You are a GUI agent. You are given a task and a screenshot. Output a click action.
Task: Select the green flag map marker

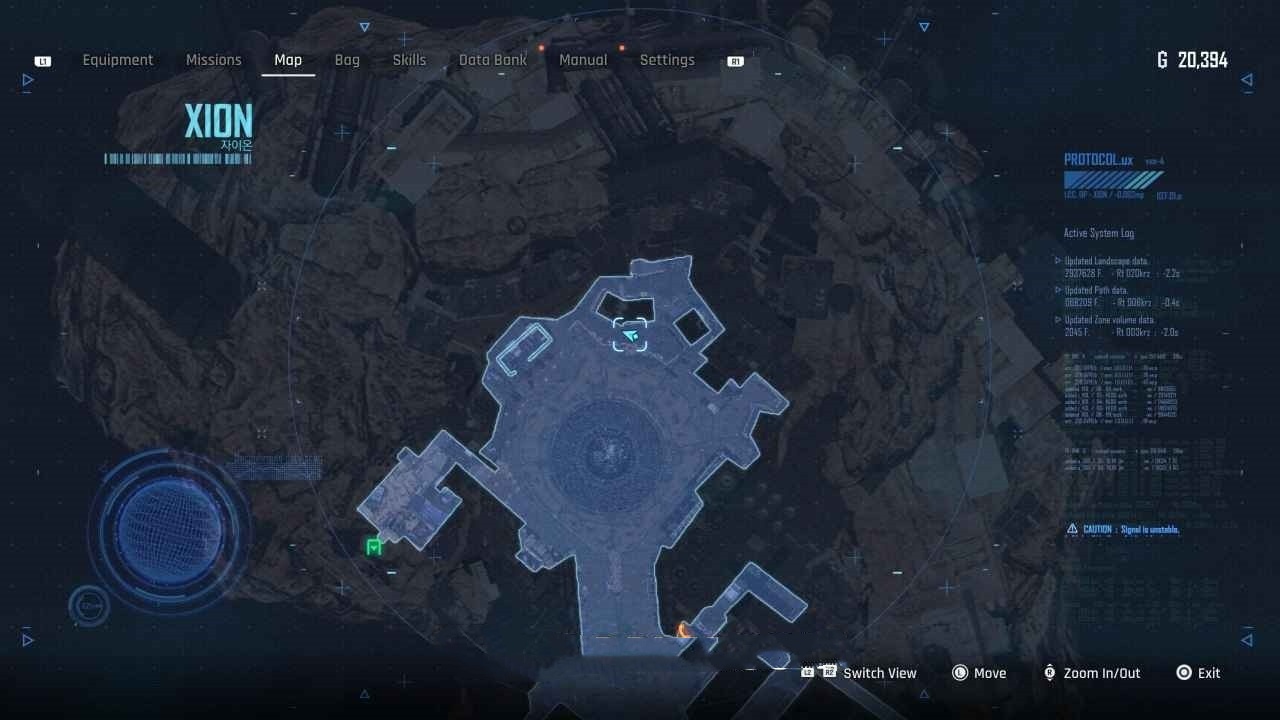pos(374,546)
